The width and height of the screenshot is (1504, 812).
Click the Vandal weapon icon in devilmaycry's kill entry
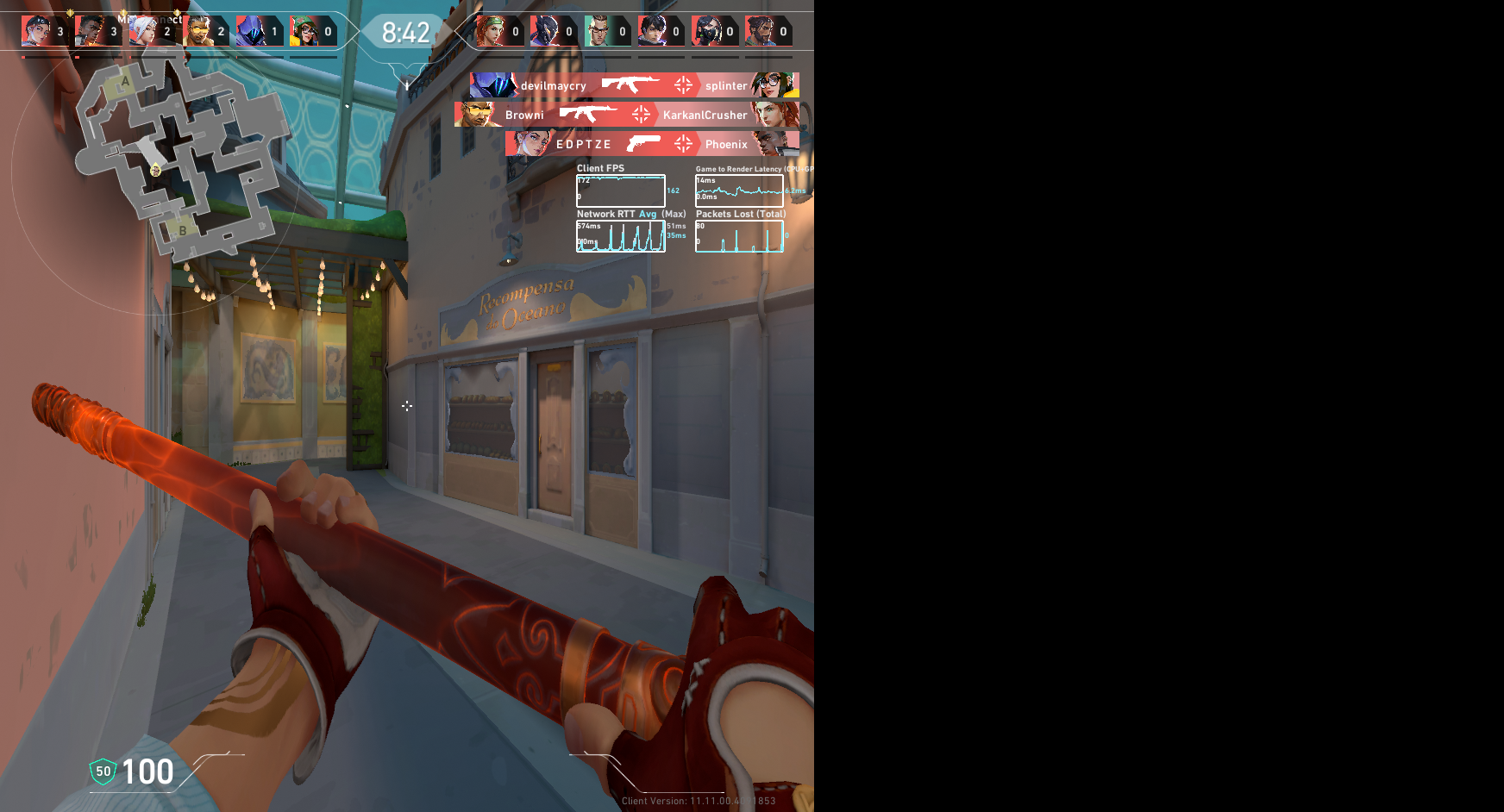tap(631, 84)
